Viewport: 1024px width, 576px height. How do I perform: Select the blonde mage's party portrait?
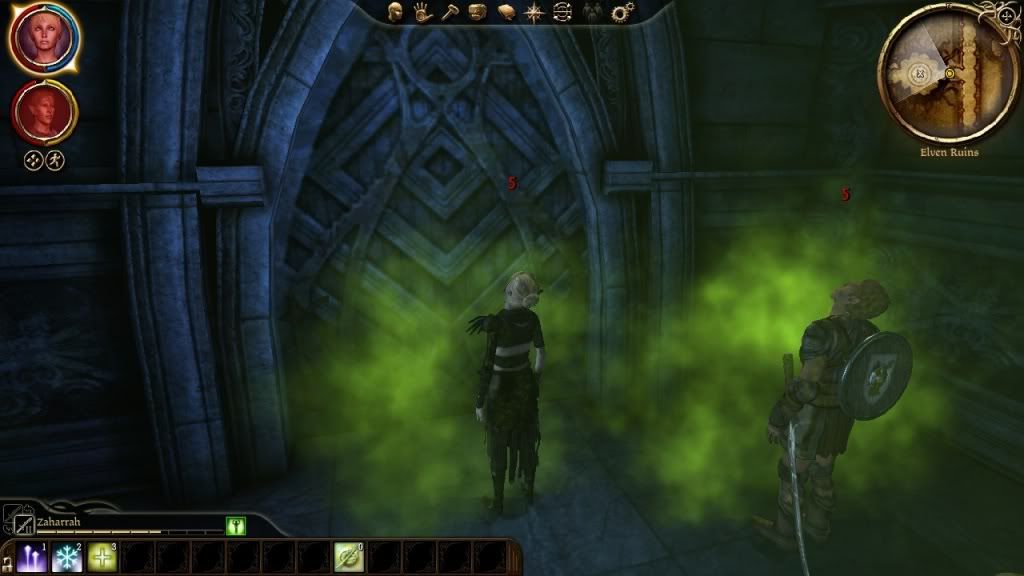pos(44,37)
